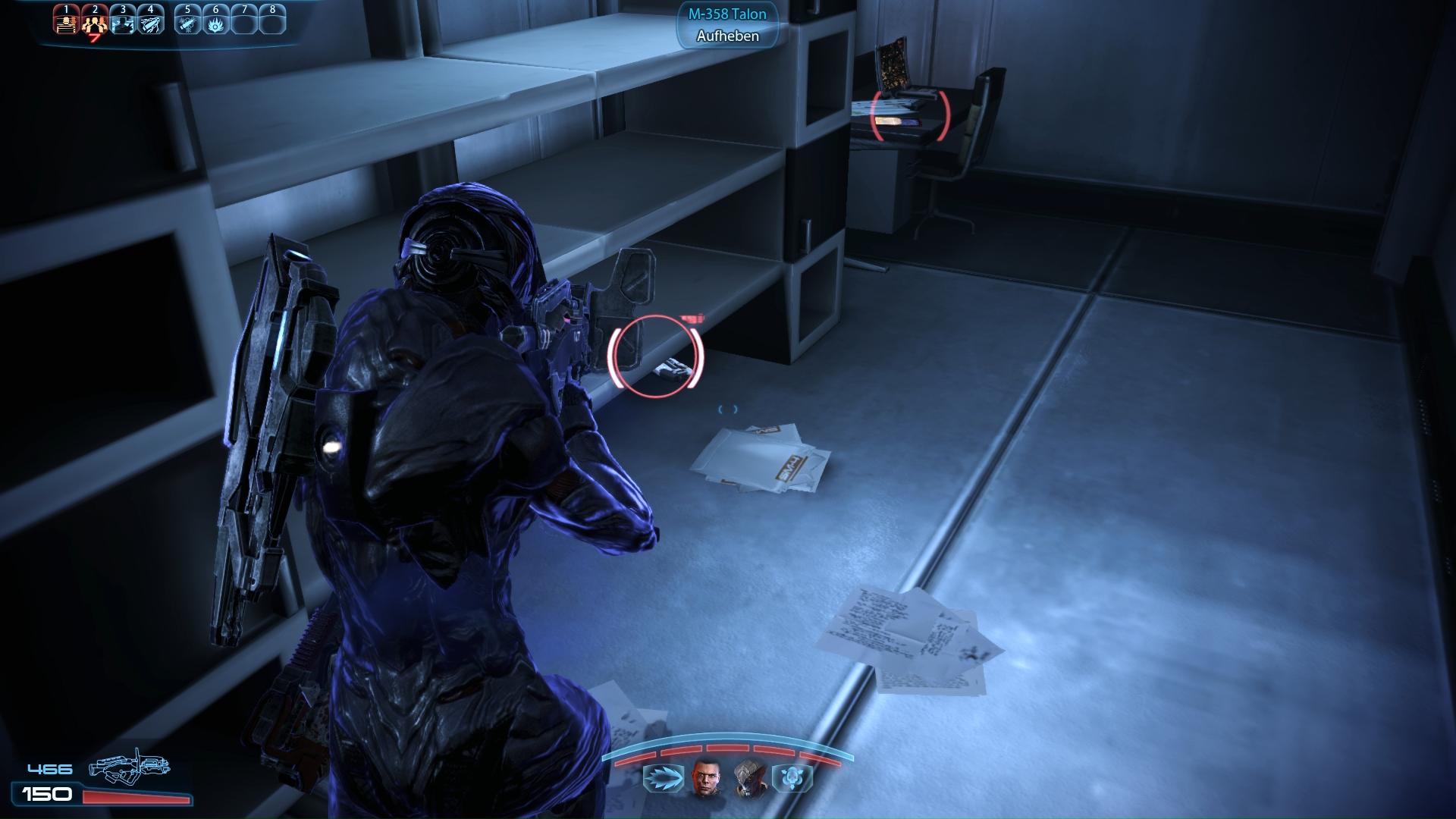Activate the three-figure squad power in slot 2
Image resolution: width=1456 pixels, height=819 pixels.
click(95, 21)
